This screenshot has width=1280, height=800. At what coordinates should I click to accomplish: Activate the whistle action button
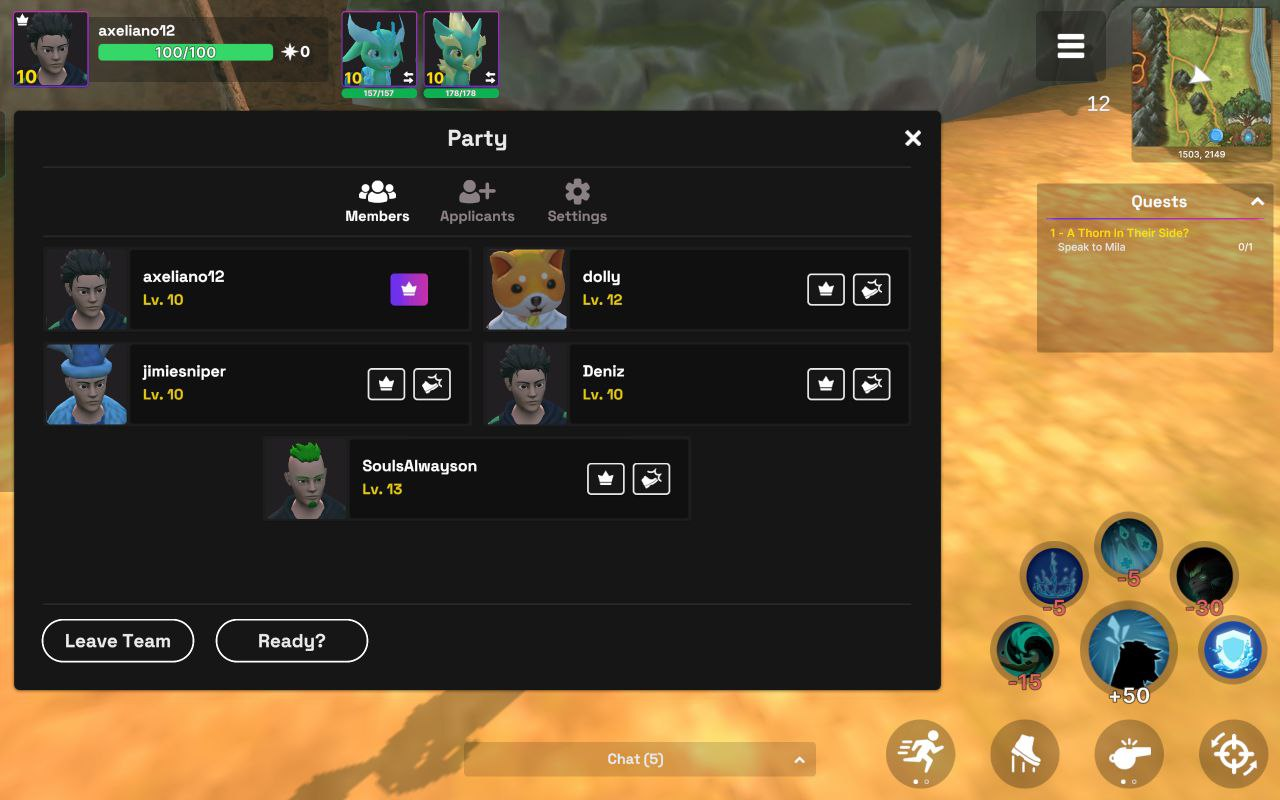click(x=1129, y=752)
